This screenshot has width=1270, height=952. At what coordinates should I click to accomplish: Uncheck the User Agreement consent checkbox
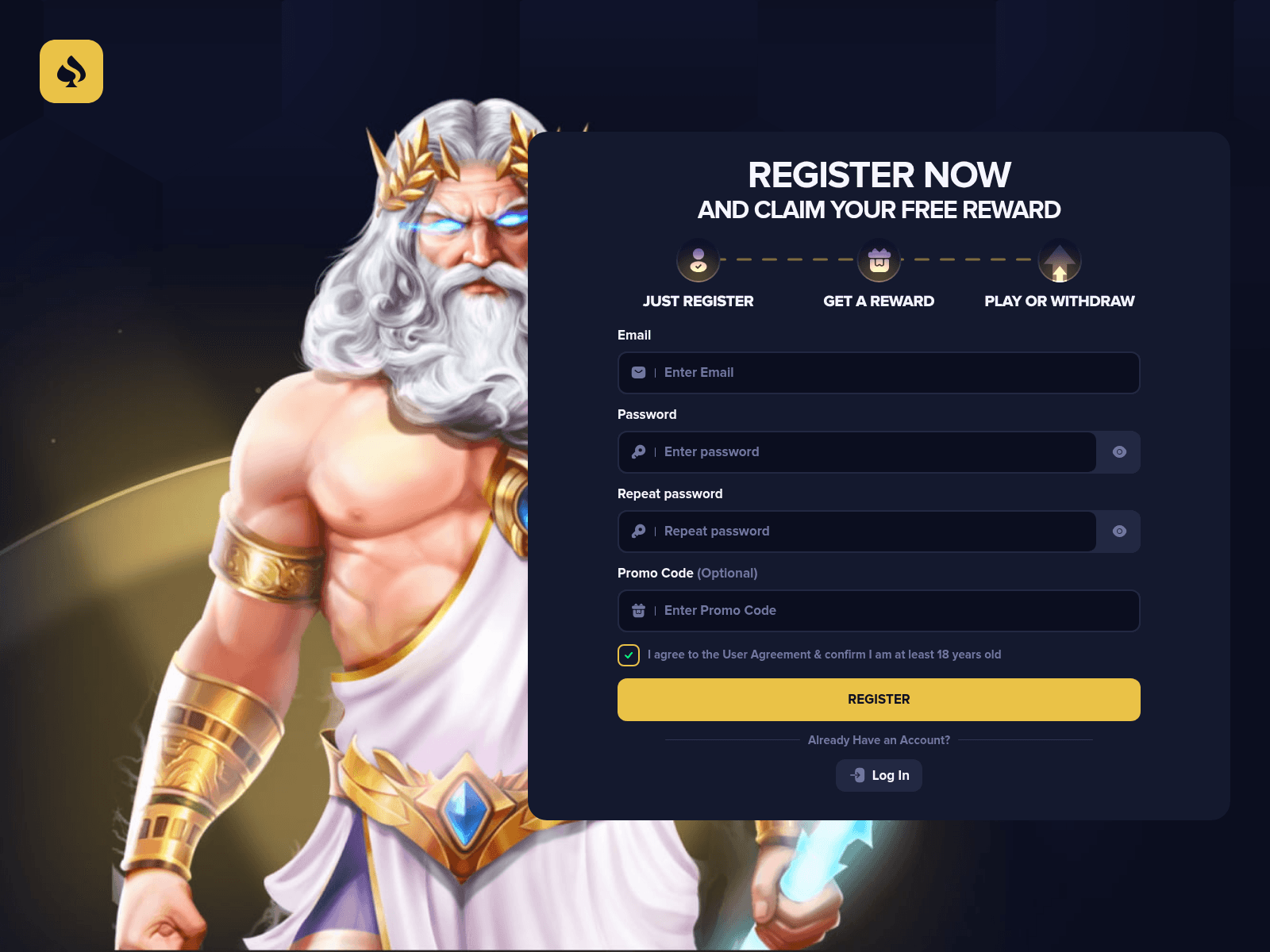tap(628, 655)
